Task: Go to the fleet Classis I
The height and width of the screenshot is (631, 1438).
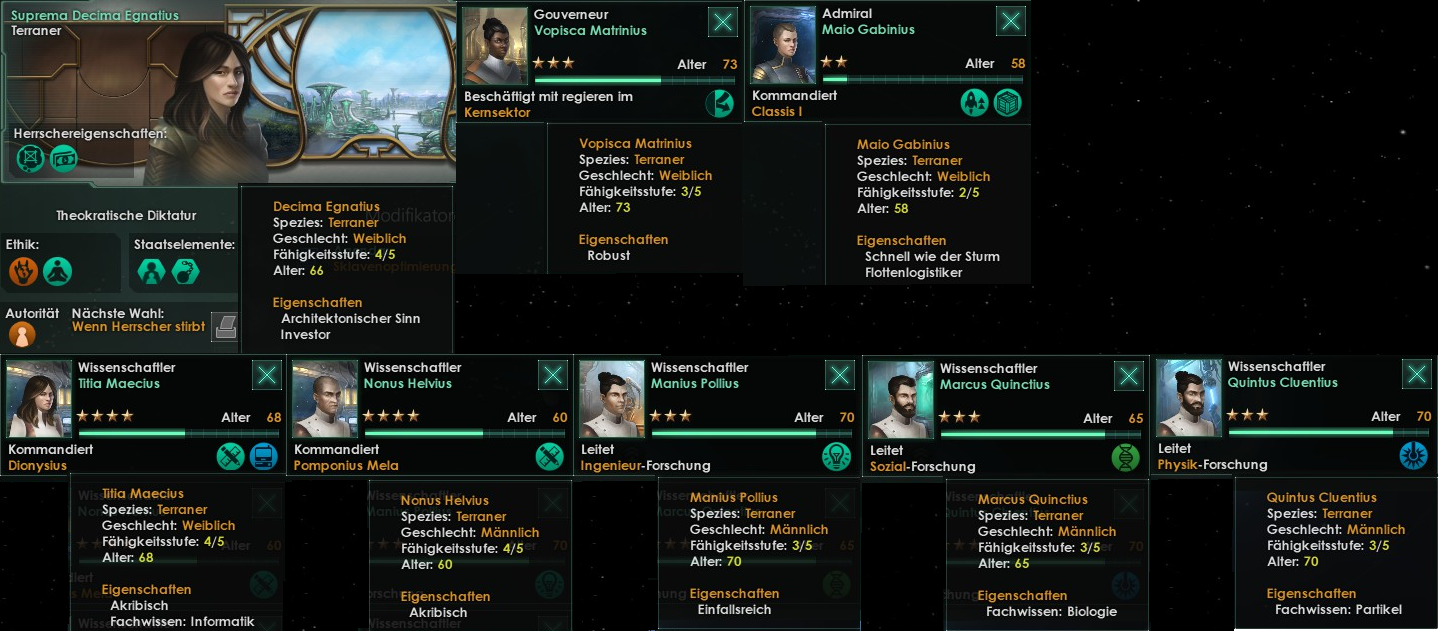Action: click(777, 112)
